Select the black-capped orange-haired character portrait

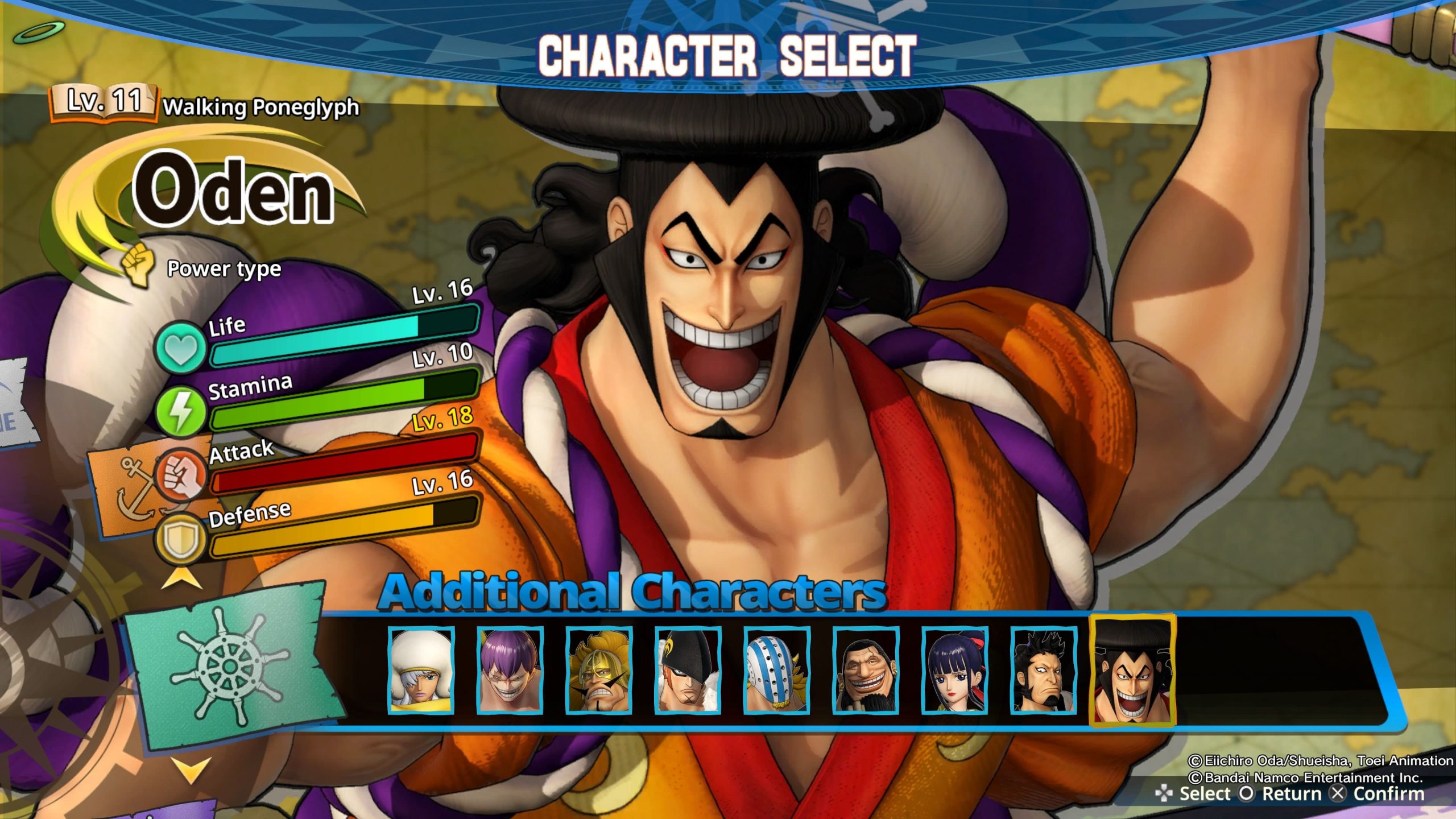point(688,670)
